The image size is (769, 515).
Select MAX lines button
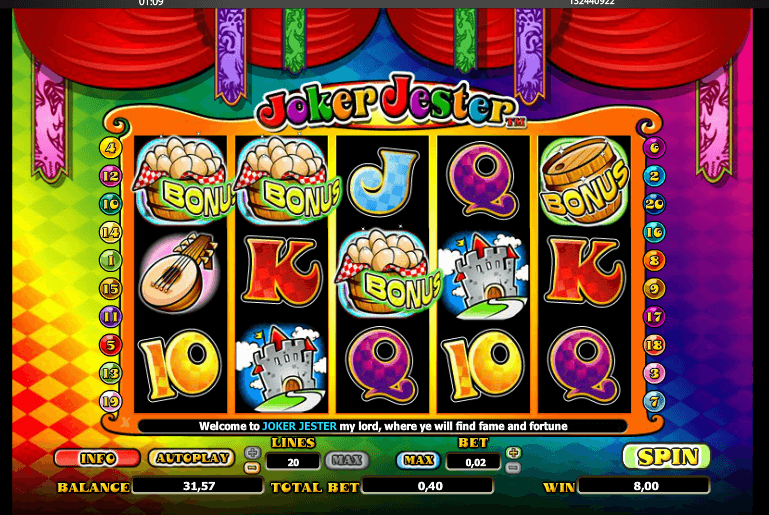click(x=346, y=460)
